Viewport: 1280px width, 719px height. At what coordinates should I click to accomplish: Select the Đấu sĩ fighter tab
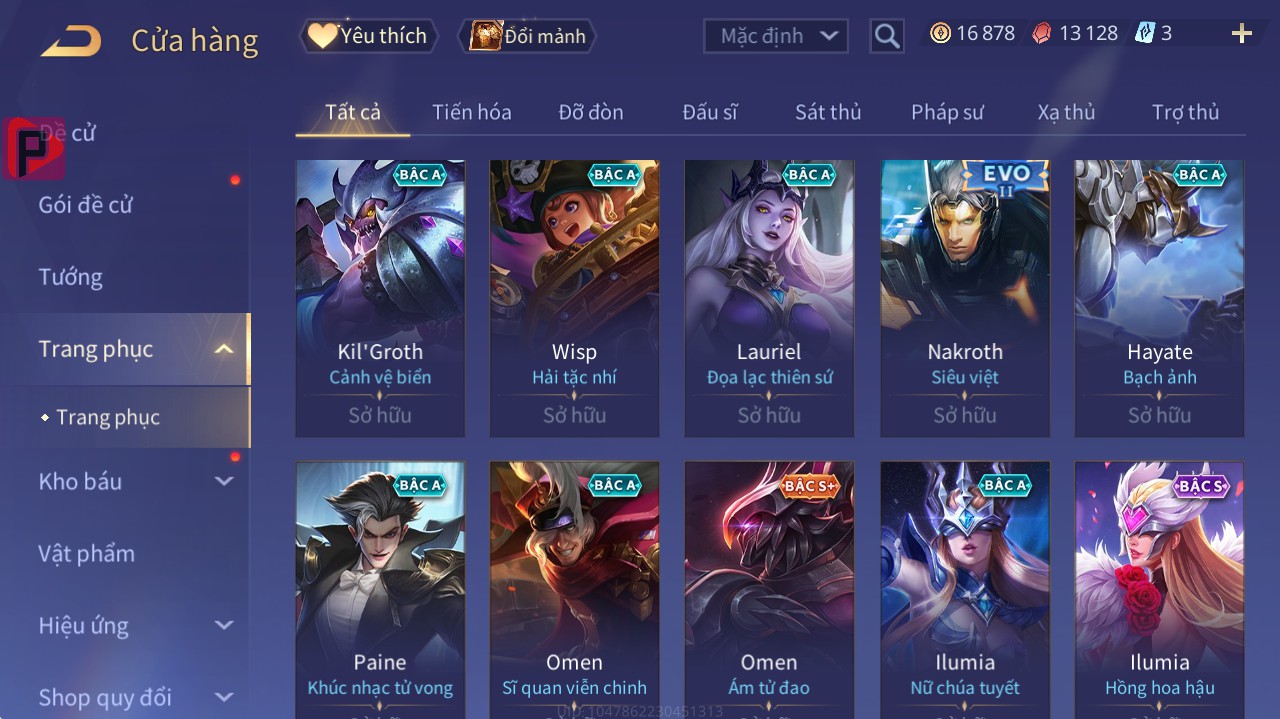pyautogui.click(x=709, y=112)
